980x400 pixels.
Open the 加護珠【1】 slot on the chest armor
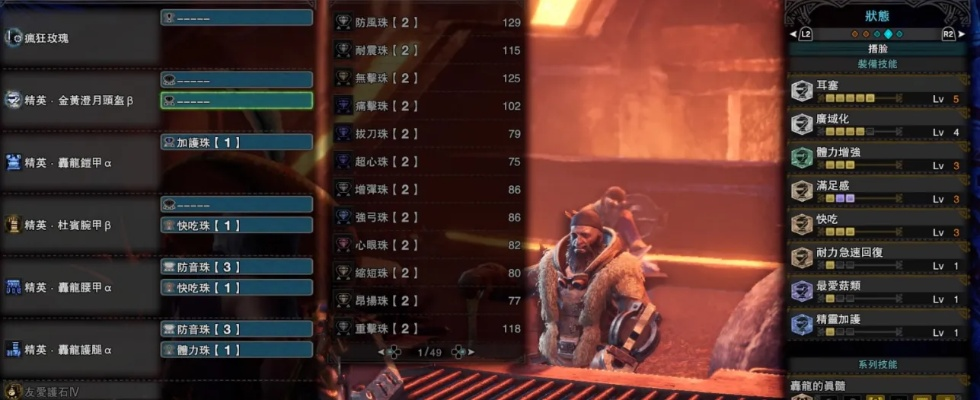tap(236, 143)
